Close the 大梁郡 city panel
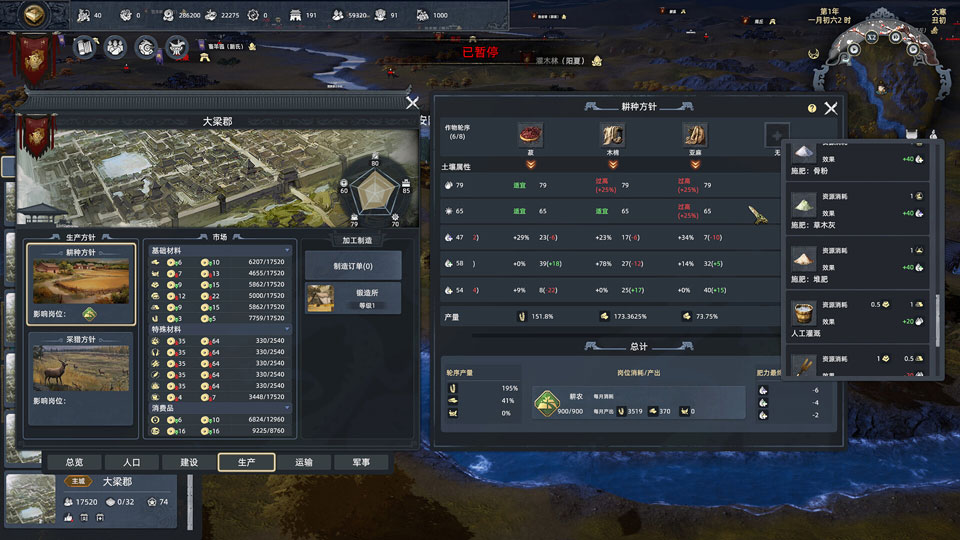Viewport: 960px width, 540px height. [412, 102]
